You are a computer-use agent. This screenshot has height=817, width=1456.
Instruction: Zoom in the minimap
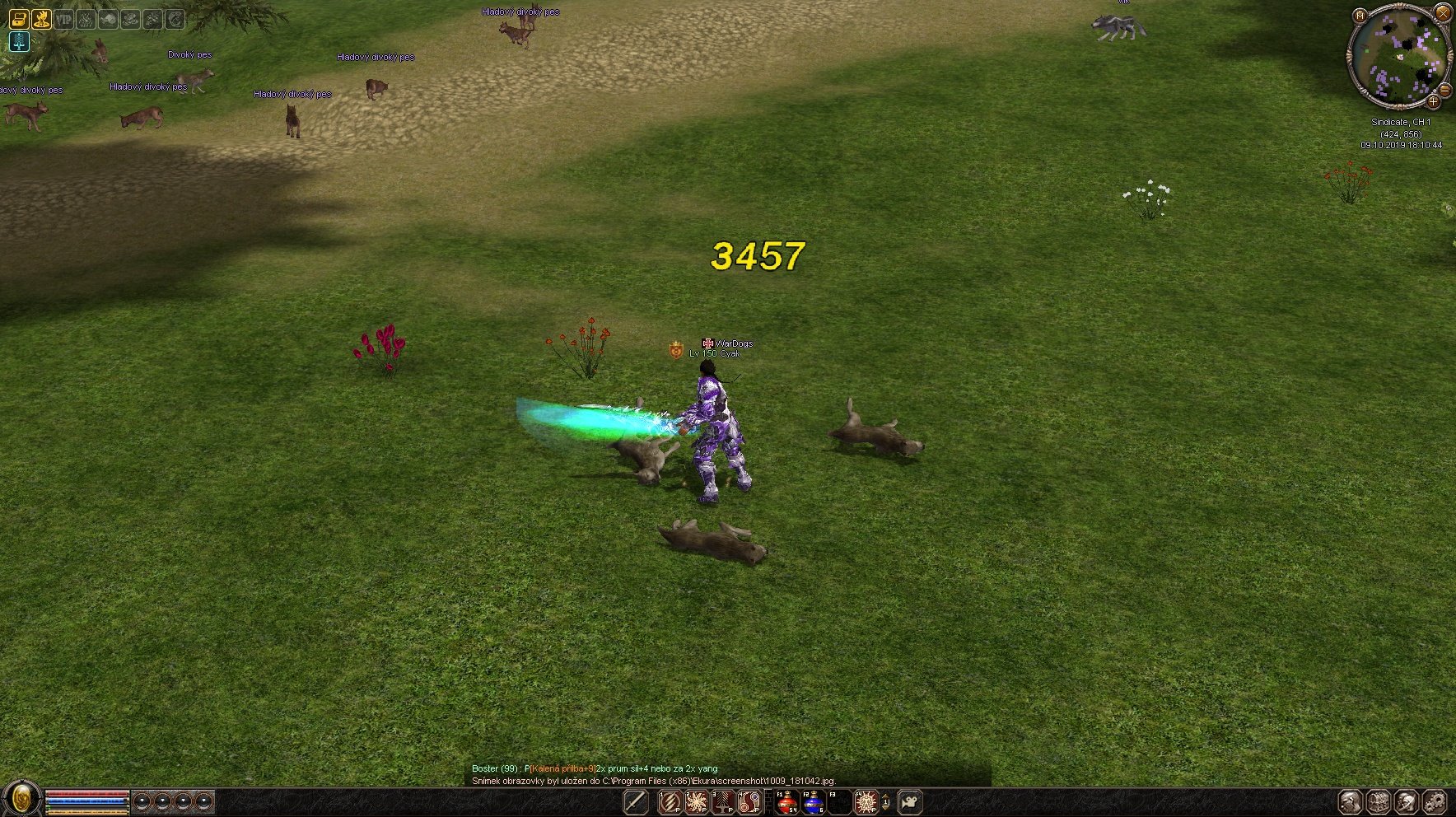pos(1433,102)
